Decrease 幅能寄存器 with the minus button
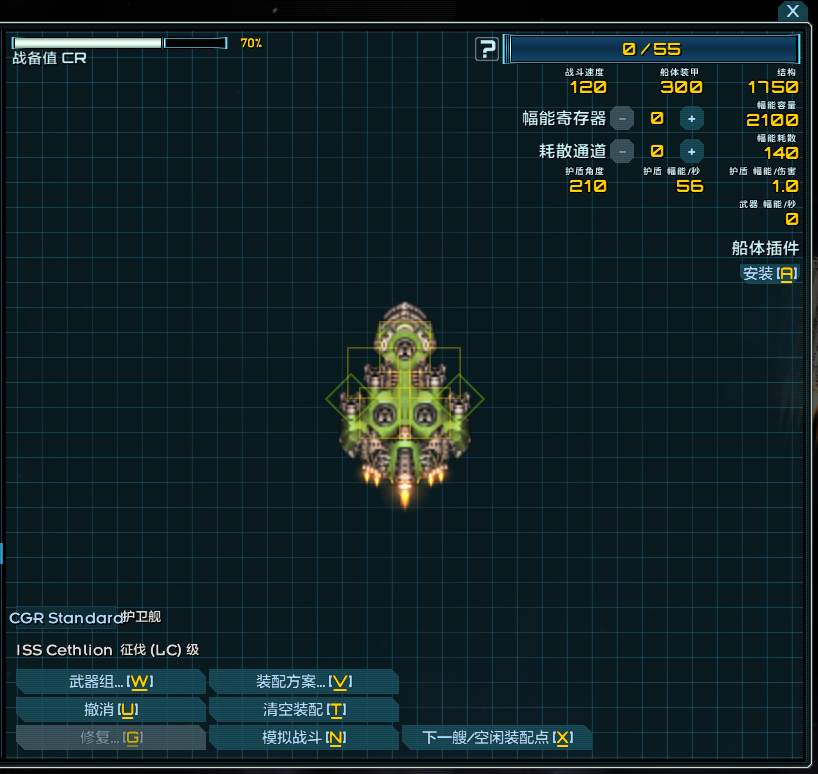The height and width of the screenshot is (774, 818). pos(622,118)
